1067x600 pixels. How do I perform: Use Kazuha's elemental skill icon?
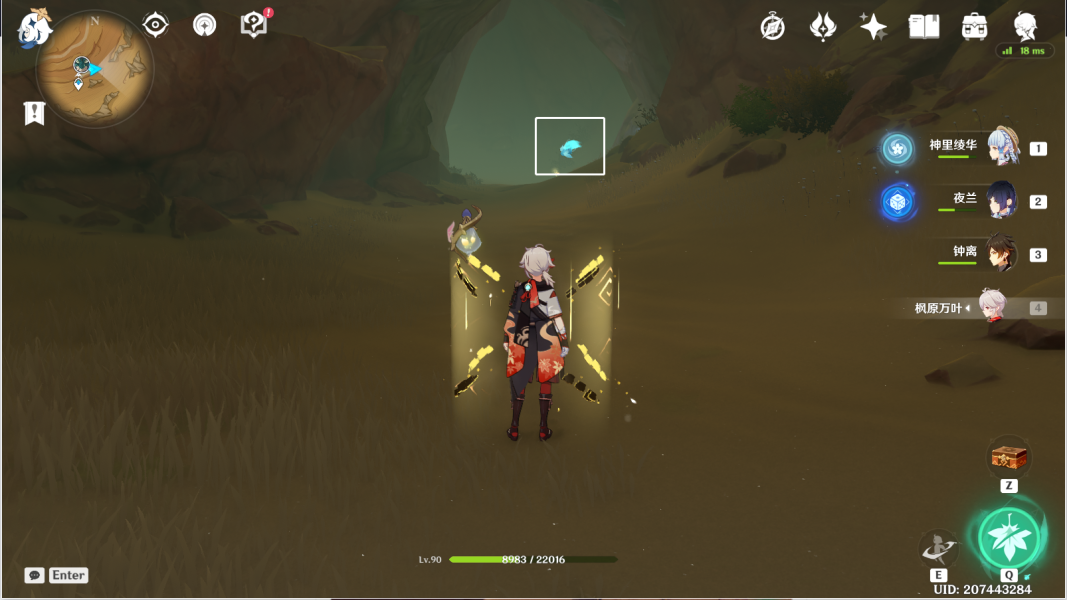coord(938,548)
